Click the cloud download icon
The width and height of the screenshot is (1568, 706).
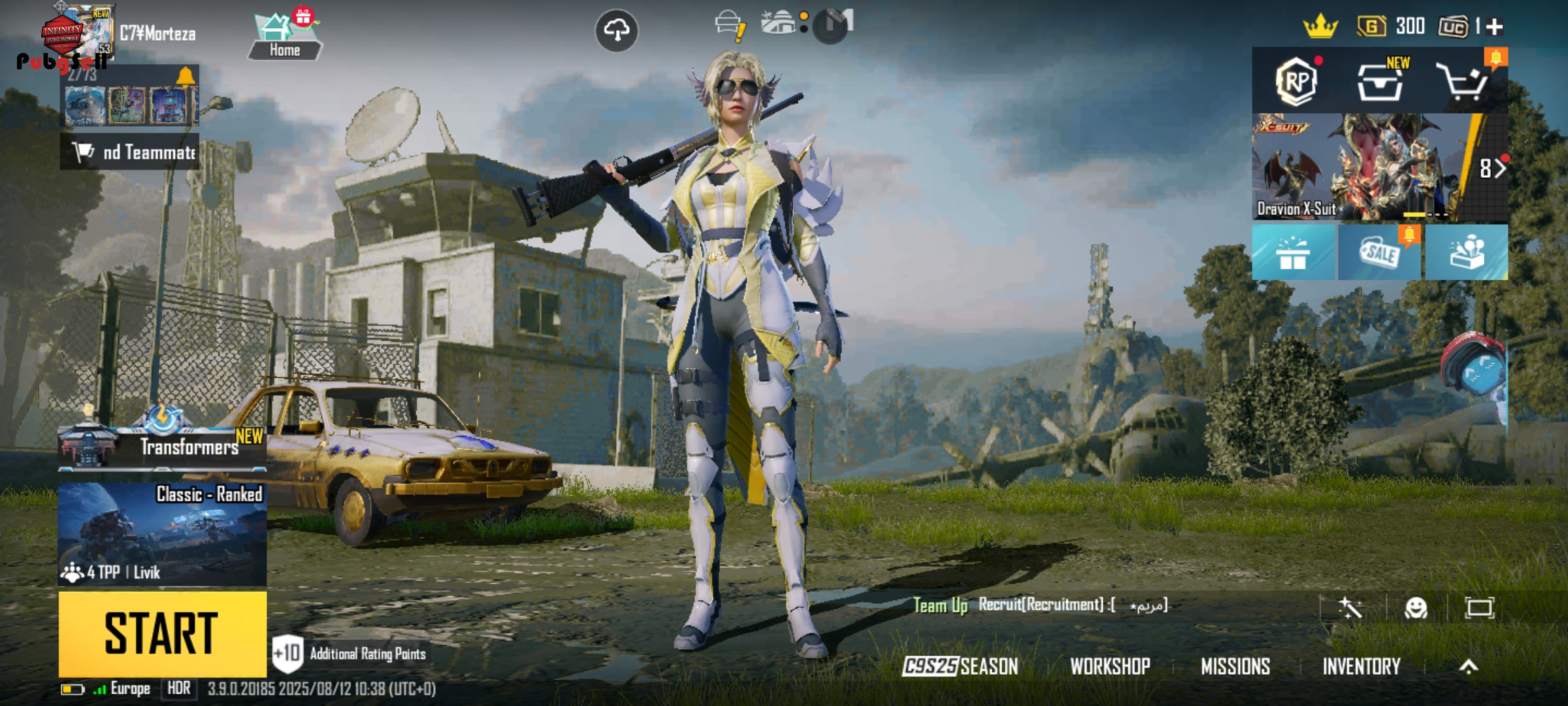tap(617, 30)
